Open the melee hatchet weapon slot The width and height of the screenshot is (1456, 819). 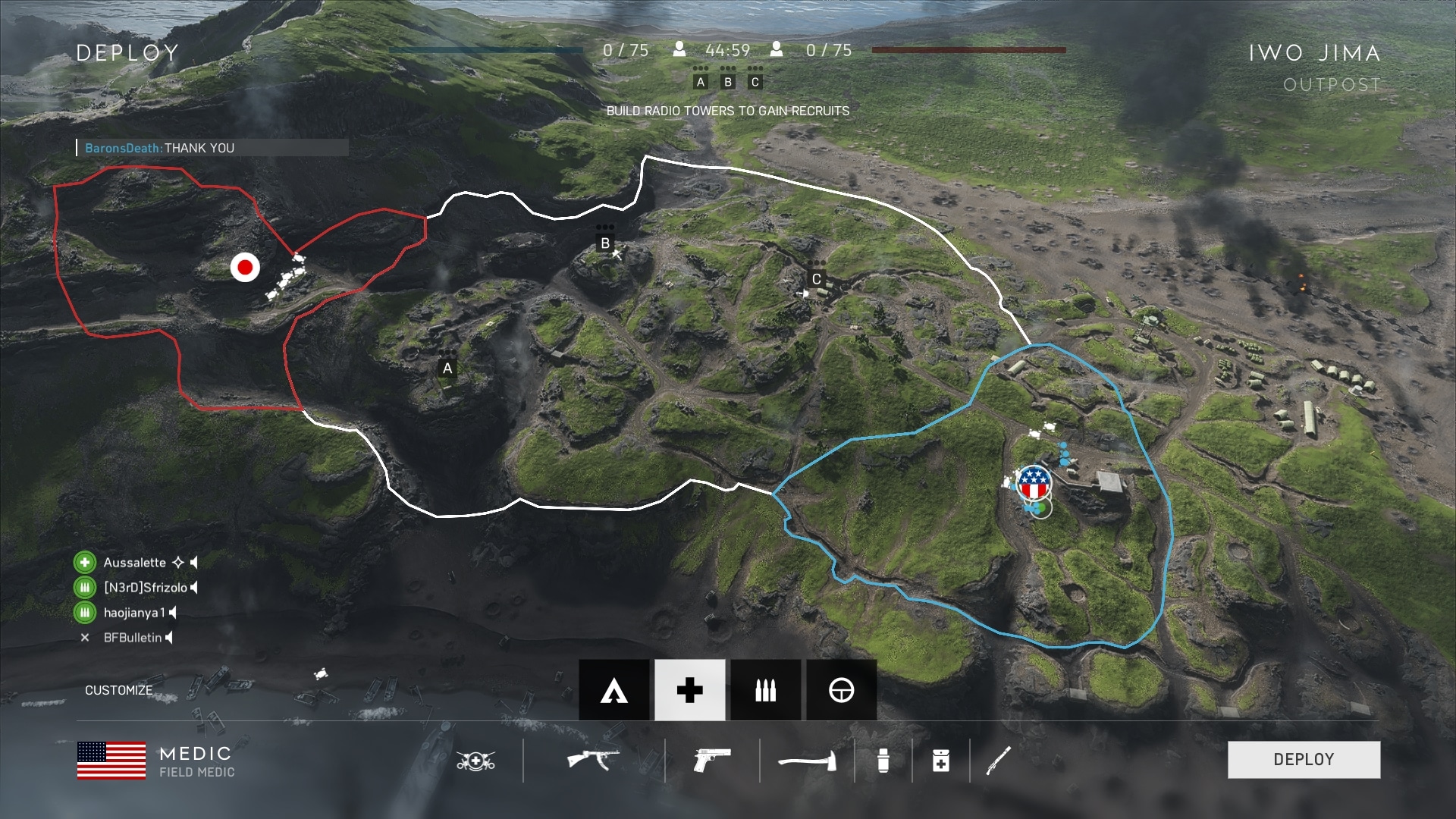pyautogui.click(x=807, y=760)
